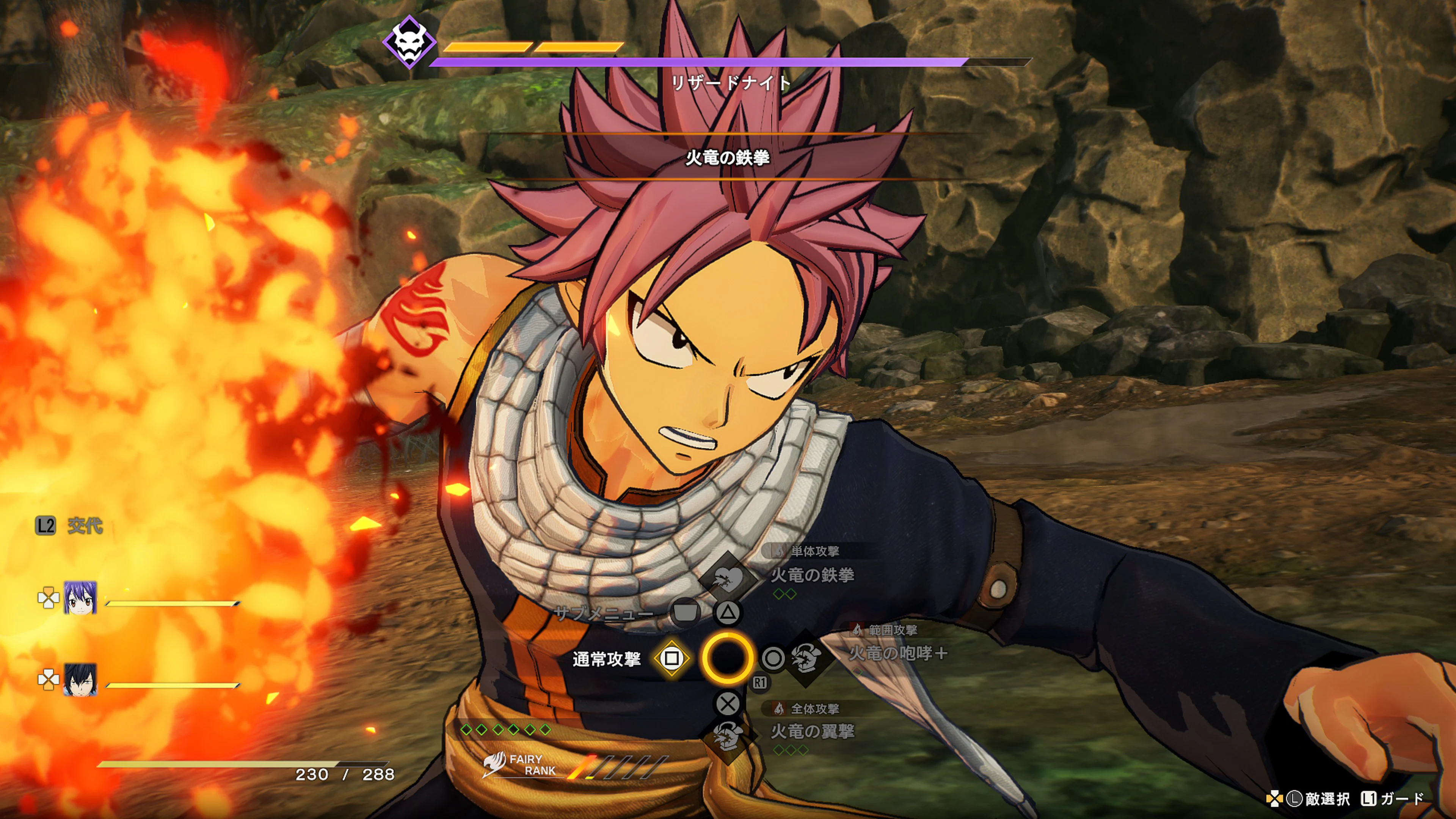
Task: Activate the 火竜の翼撃 all-enemy attack
Action: [812, 731]
